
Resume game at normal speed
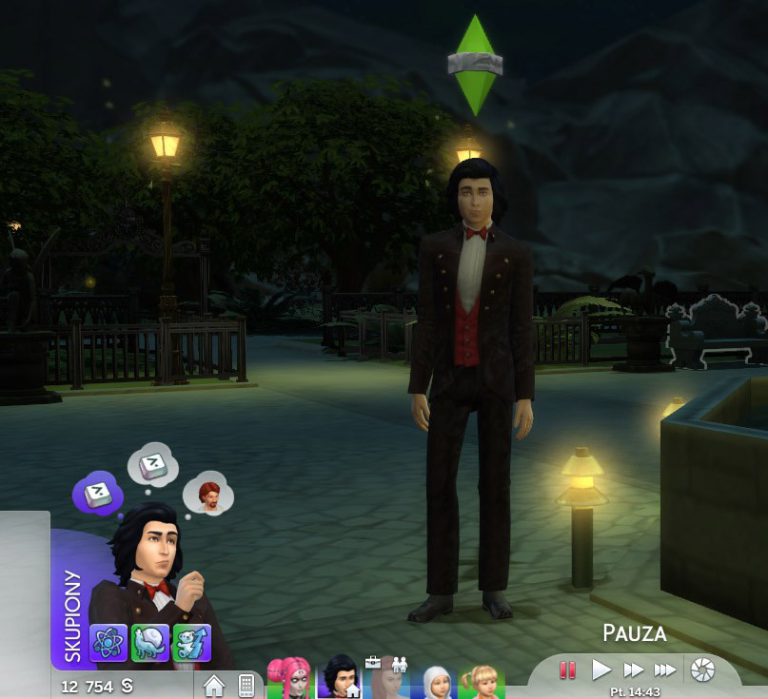(601, 670)
